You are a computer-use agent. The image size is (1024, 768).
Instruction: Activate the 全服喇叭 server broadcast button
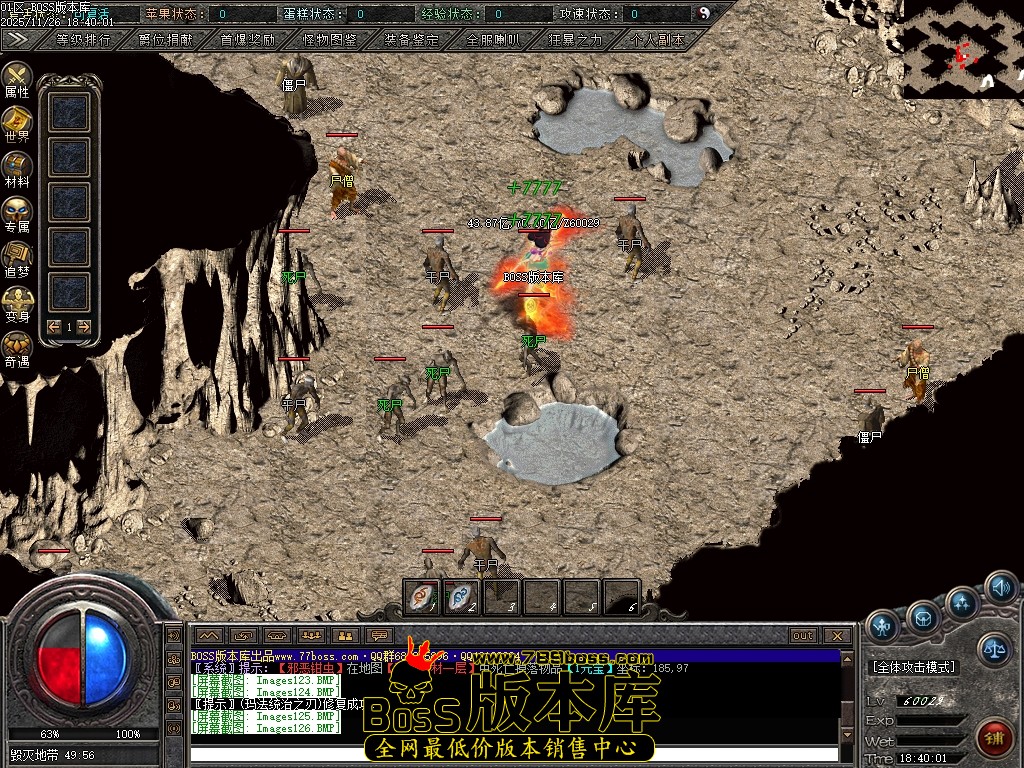(493, 41)
